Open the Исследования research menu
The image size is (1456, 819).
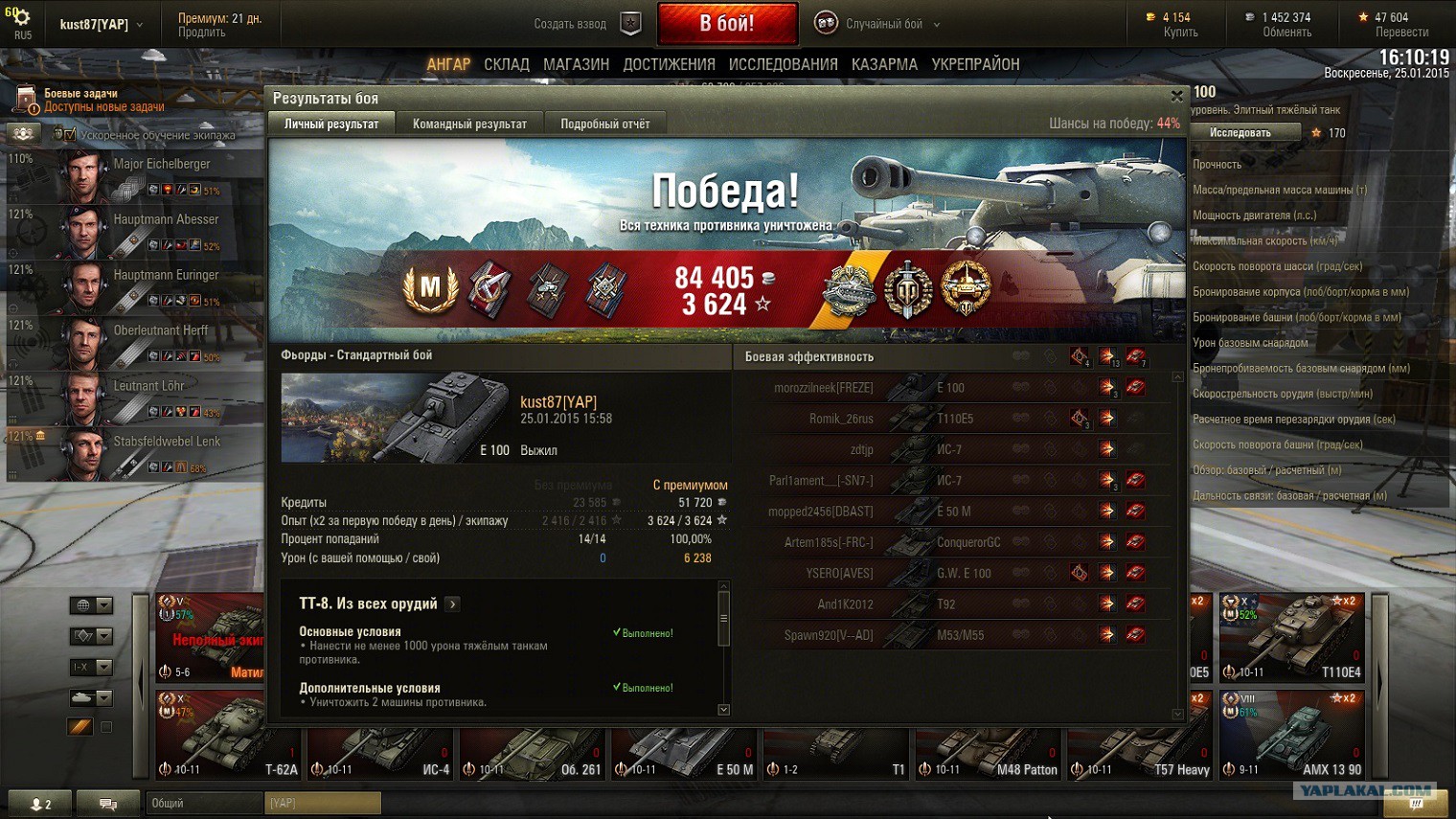[783, 64]
